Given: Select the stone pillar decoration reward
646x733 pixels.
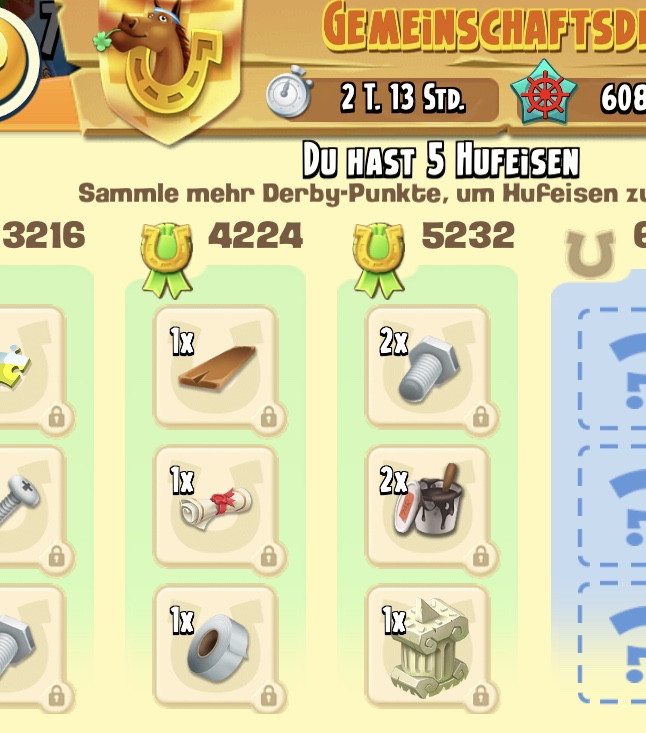Looking at the screenshot, I should (x=428, y=646).
